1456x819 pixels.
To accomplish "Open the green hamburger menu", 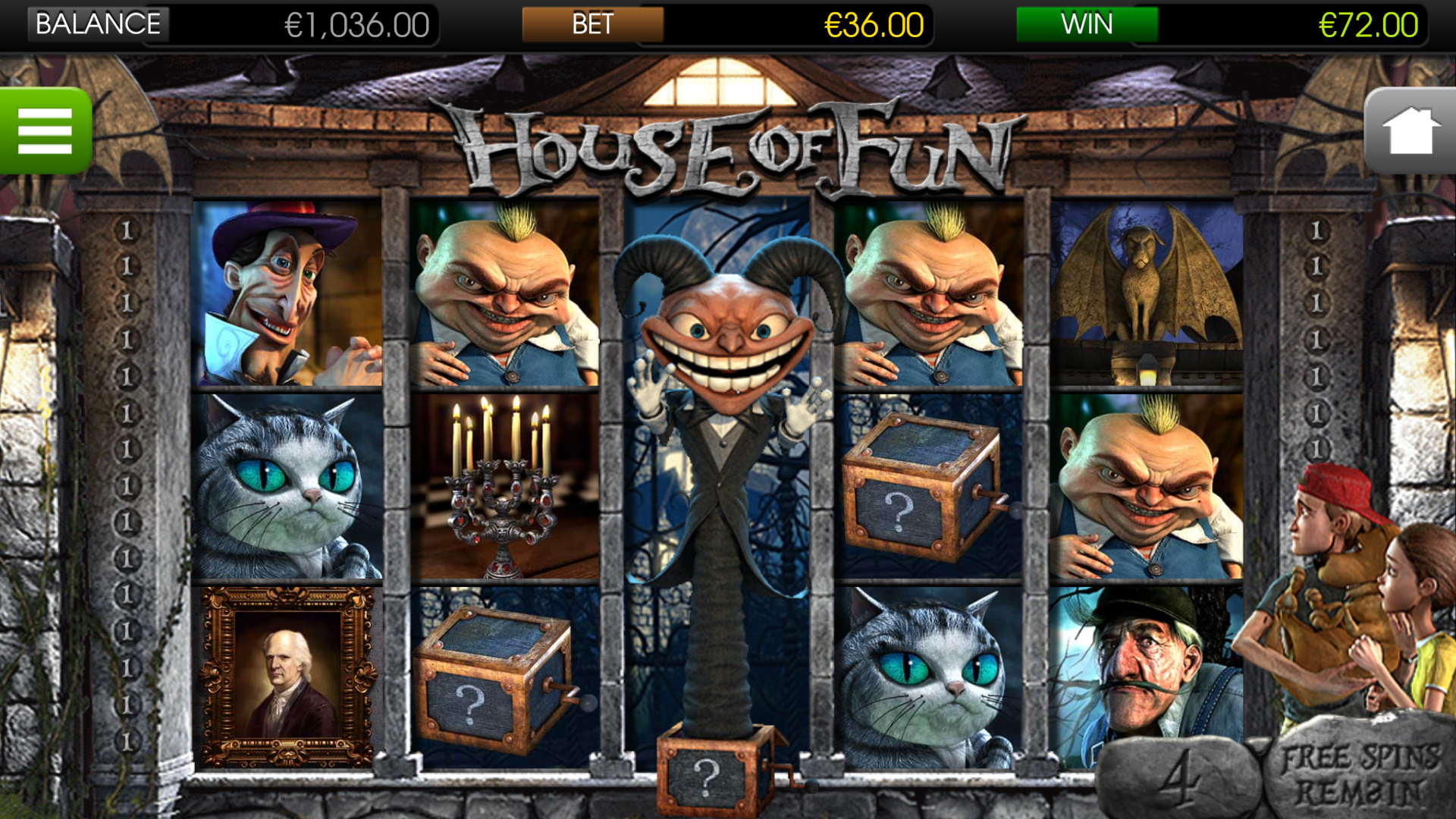I will coord(45,130).
